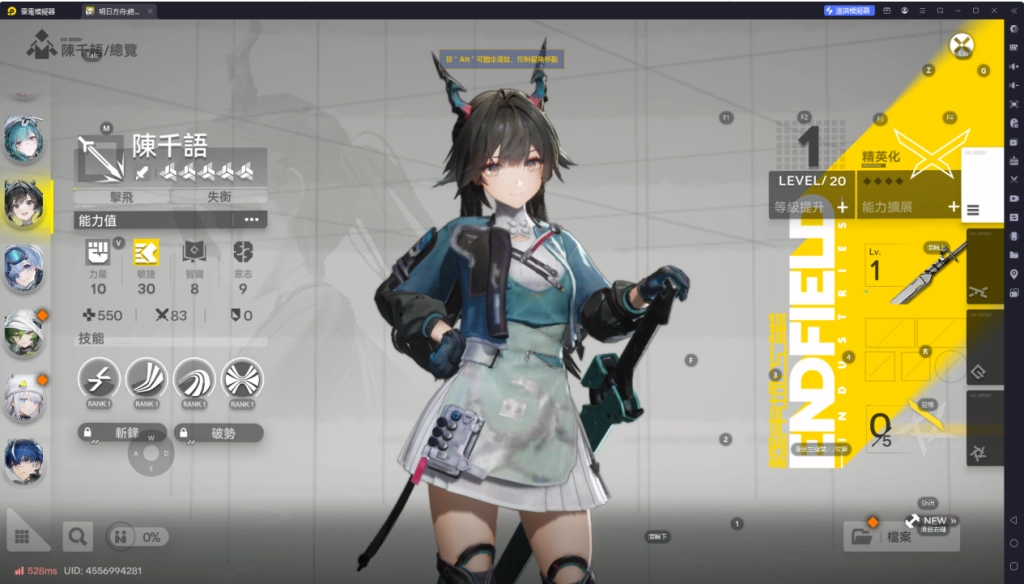The height and width of the screenshot is (584, 1024).
Task: View the fourth RANK 1 radial skill icon
Action: point(242,379)
